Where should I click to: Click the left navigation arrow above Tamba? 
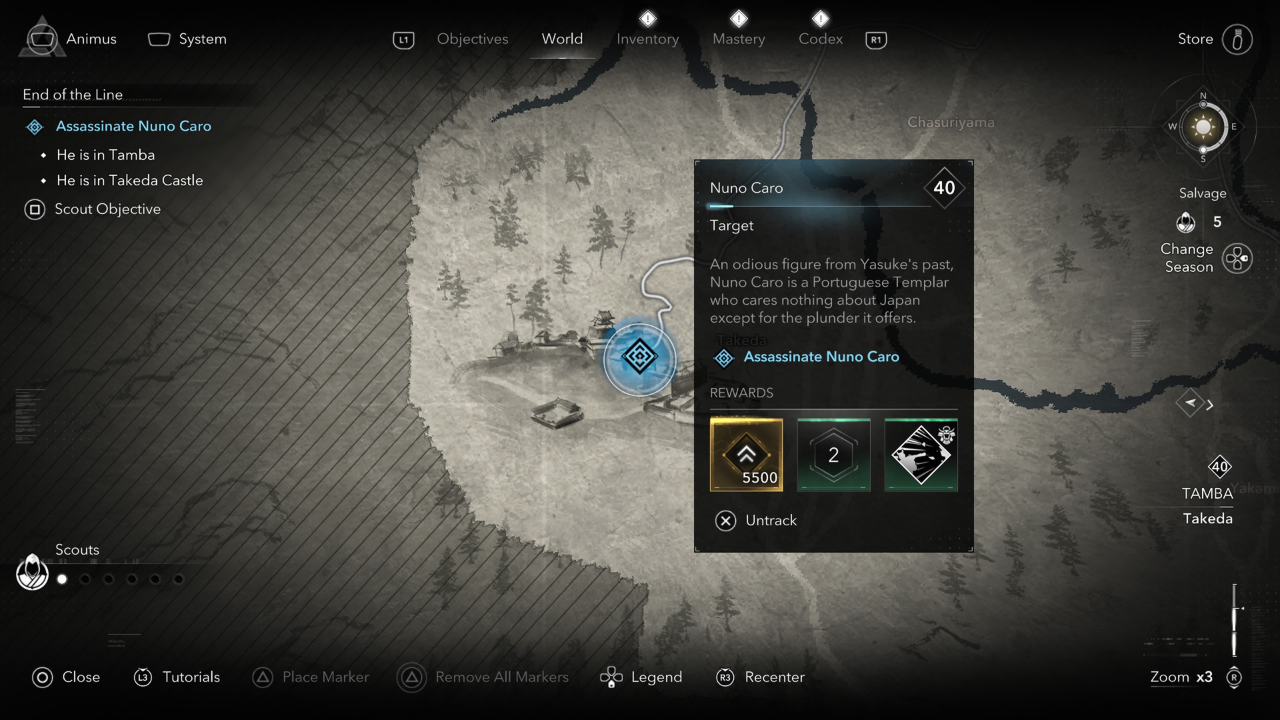click(1189, 404)
